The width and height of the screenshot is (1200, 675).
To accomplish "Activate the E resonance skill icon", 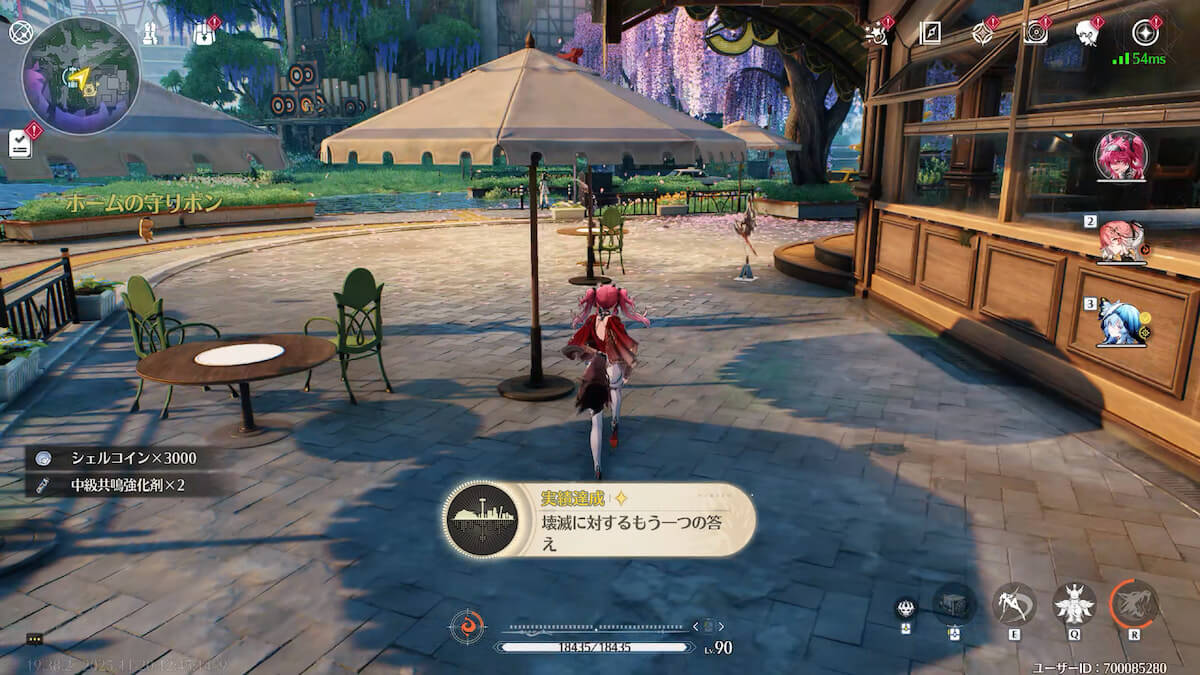I will [1013, 604].
